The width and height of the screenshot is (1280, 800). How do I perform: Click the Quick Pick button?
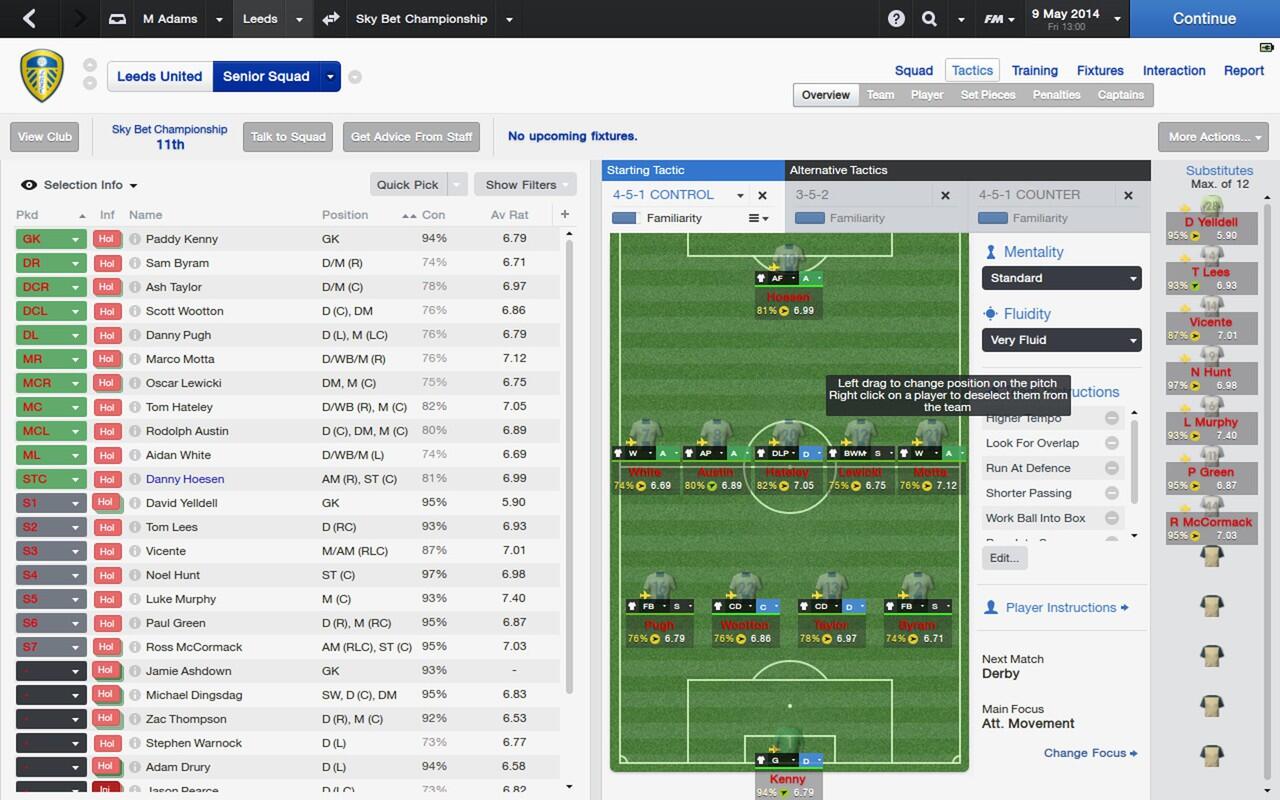point(407,185)
